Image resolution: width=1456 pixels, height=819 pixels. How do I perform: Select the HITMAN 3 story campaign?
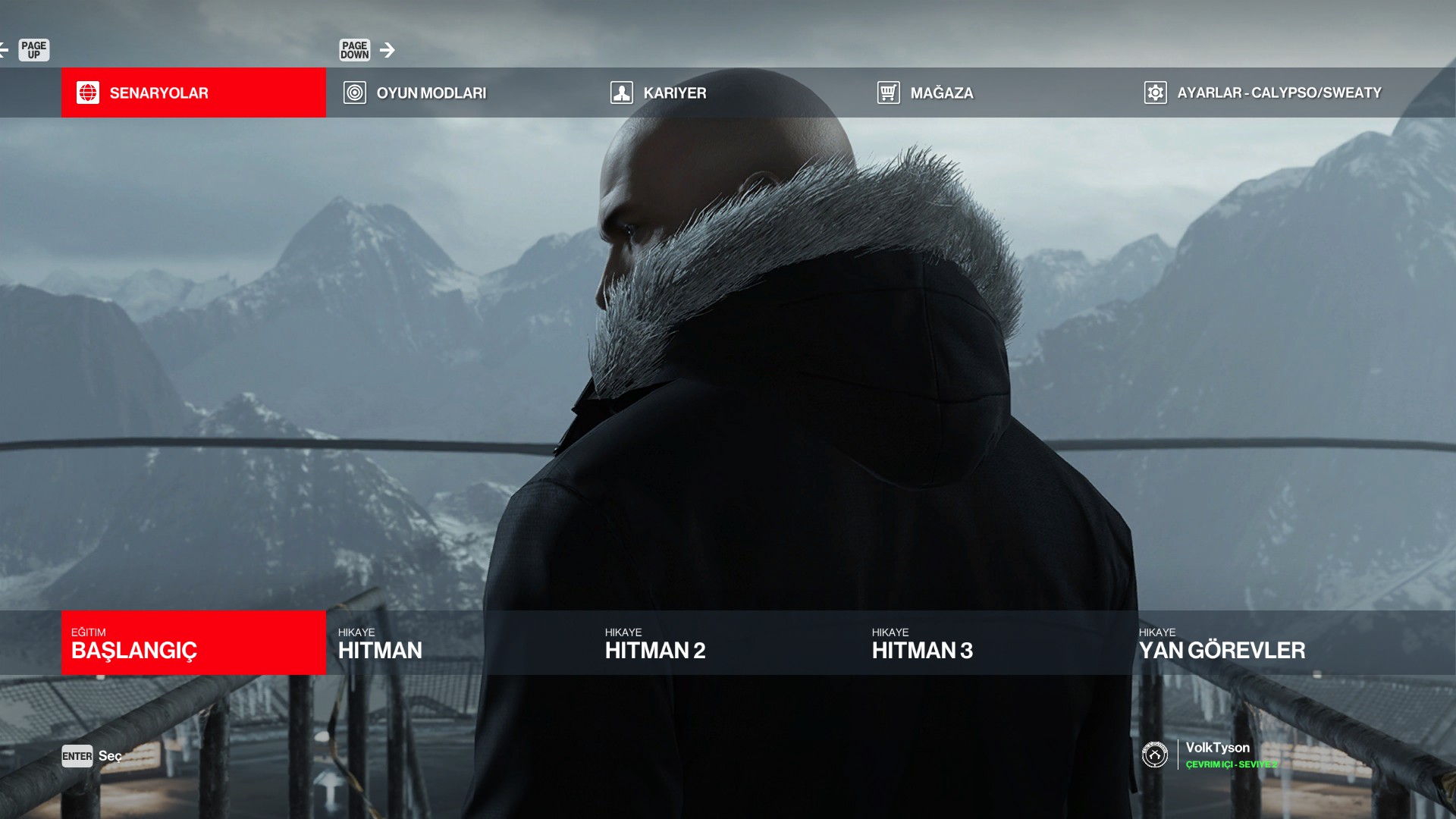click(x=993, y=643)
